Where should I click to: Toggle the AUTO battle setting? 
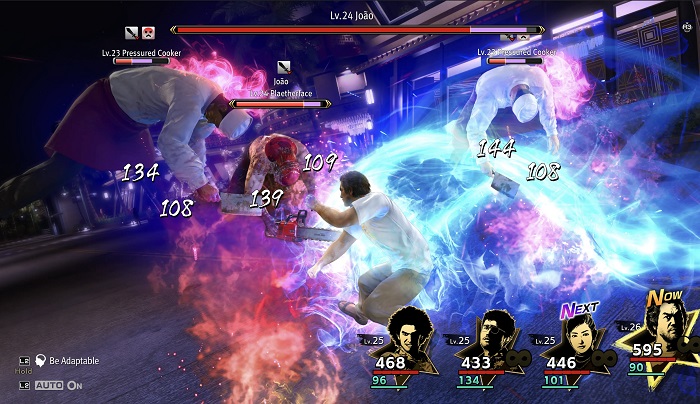coord(58,385)
